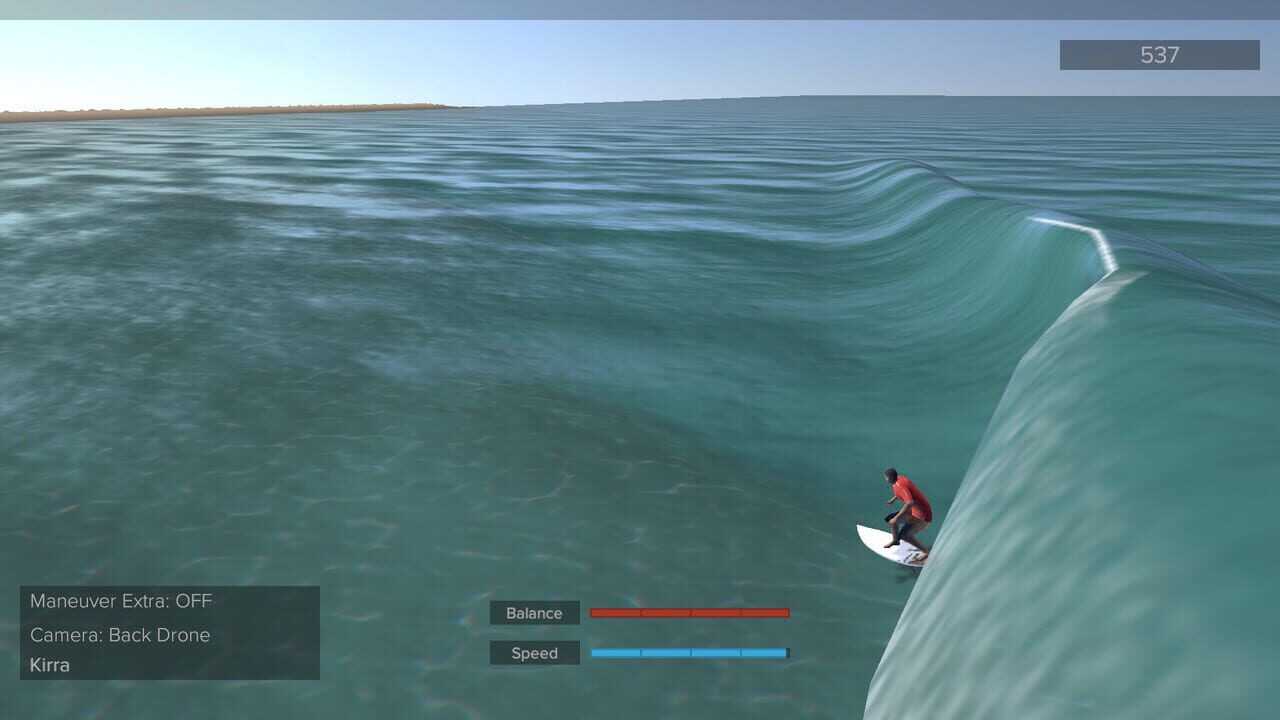Click the score box in the top-right corner
The width and height of the screenshot is (1280, 720).
coord(1158,55)
